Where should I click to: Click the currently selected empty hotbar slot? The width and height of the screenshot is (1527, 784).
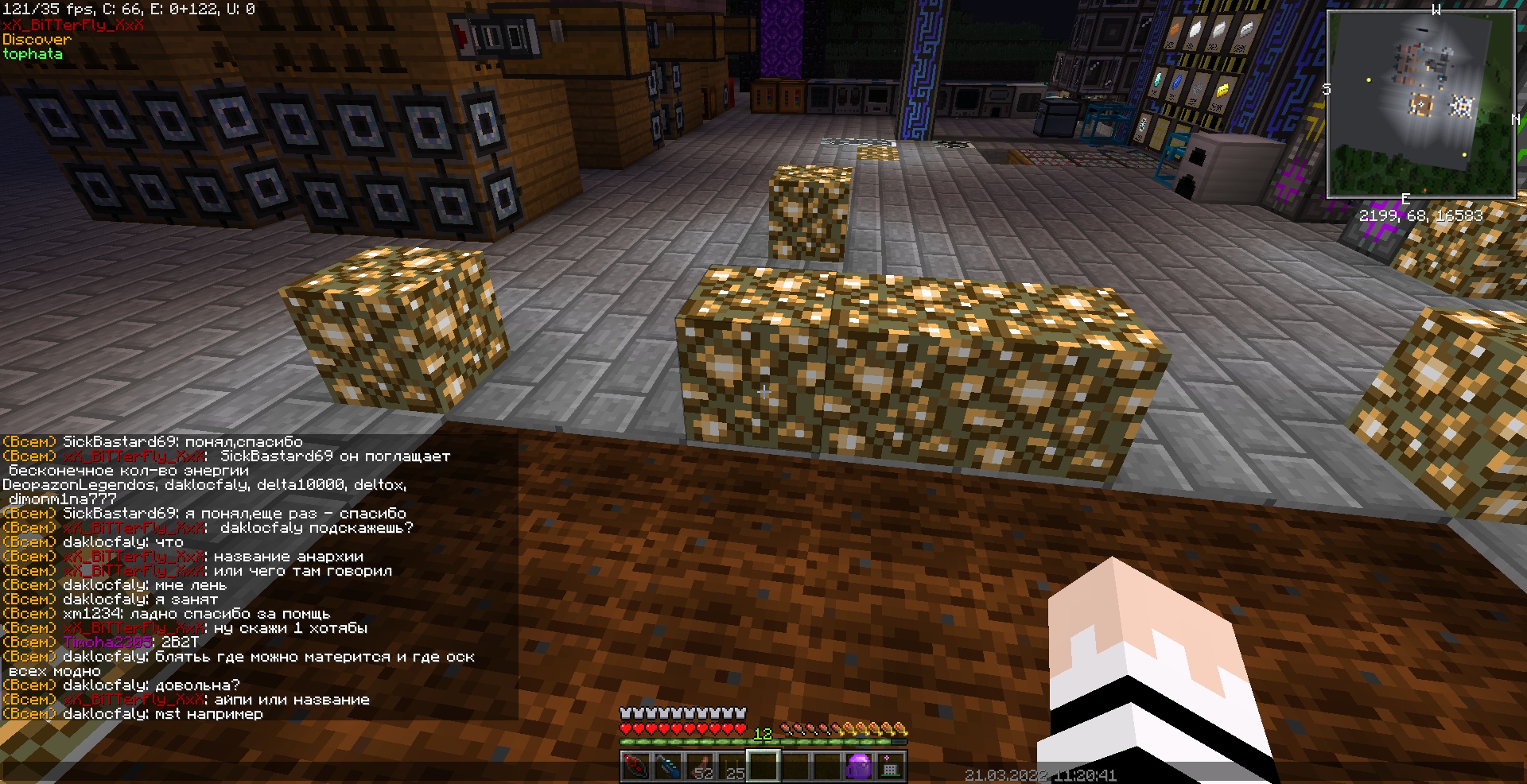coord(765,765)
